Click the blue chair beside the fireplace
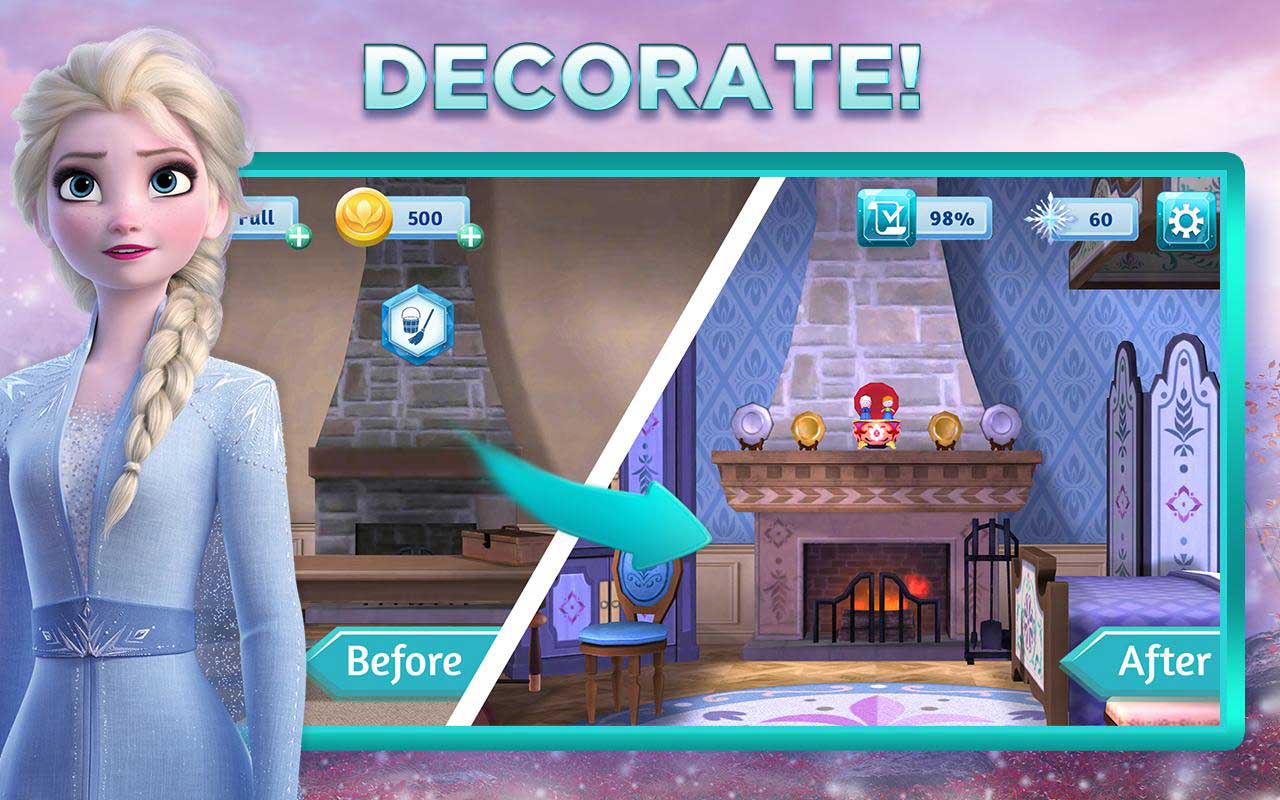The width and height of the screenshot is (1280, 800). 625,630
